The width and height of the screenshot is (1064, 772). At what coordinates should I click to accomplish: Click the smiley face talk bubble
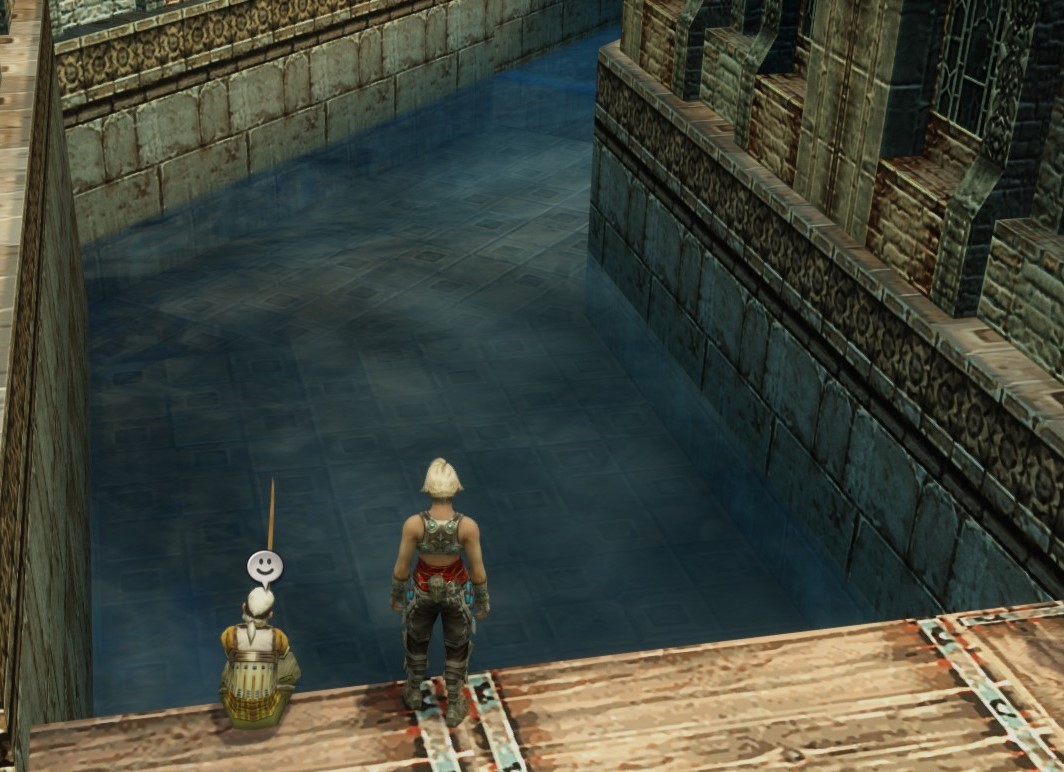pyautogui.click(x=264, y=567)
